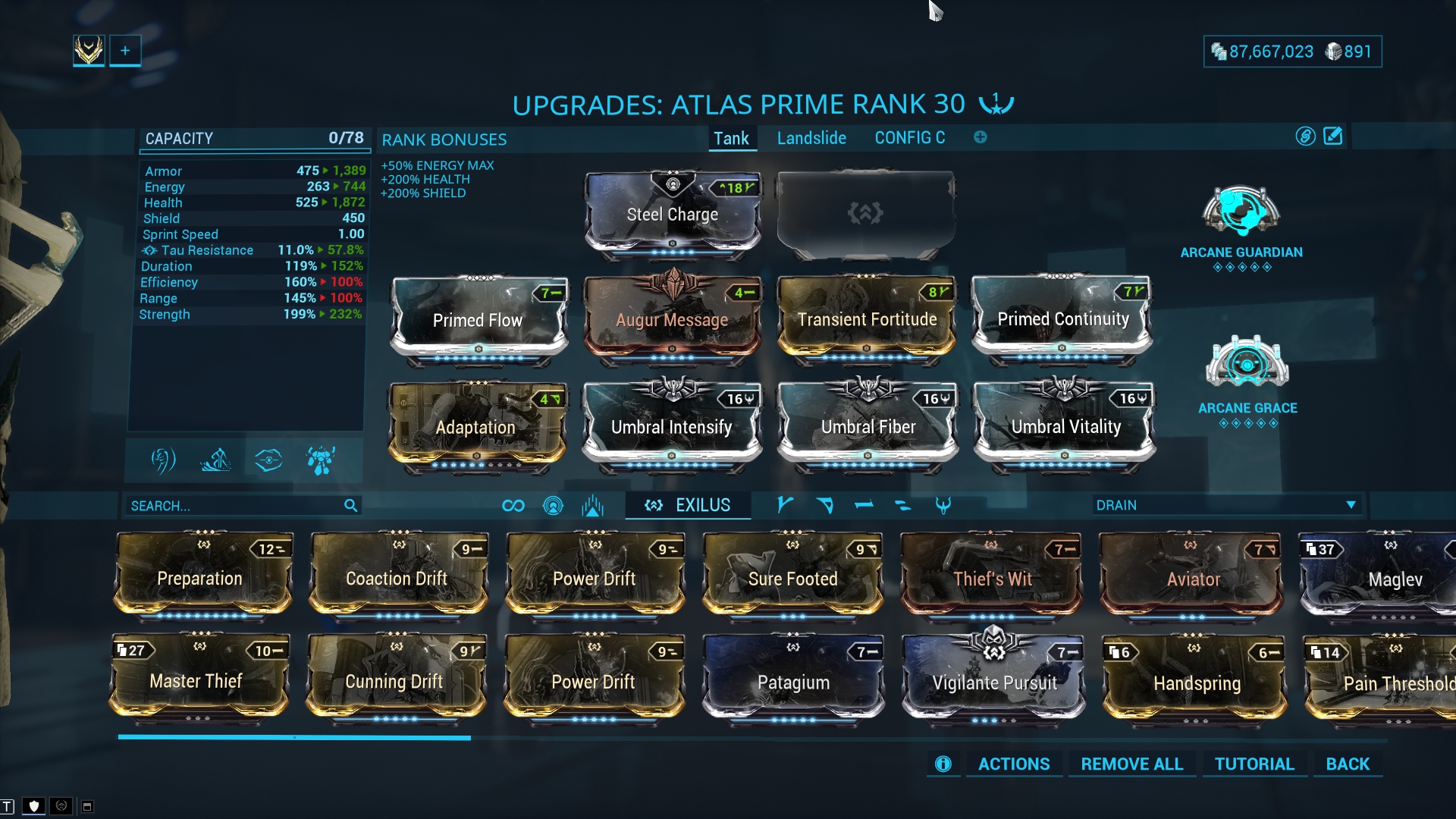Click the Steel Charge aura mod
1456x819 pixels.
pyautogui.click(x=672, y=215)
